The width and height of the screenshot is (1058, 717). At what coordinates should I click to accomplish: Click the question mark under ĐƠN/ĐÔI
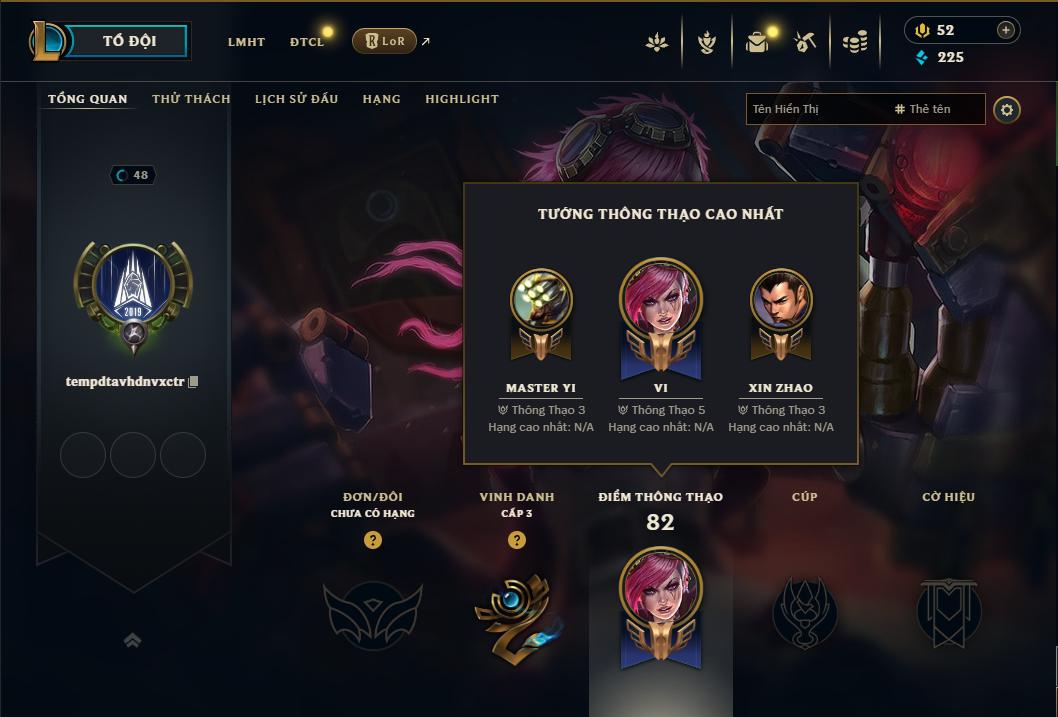(x=373, y=540)
